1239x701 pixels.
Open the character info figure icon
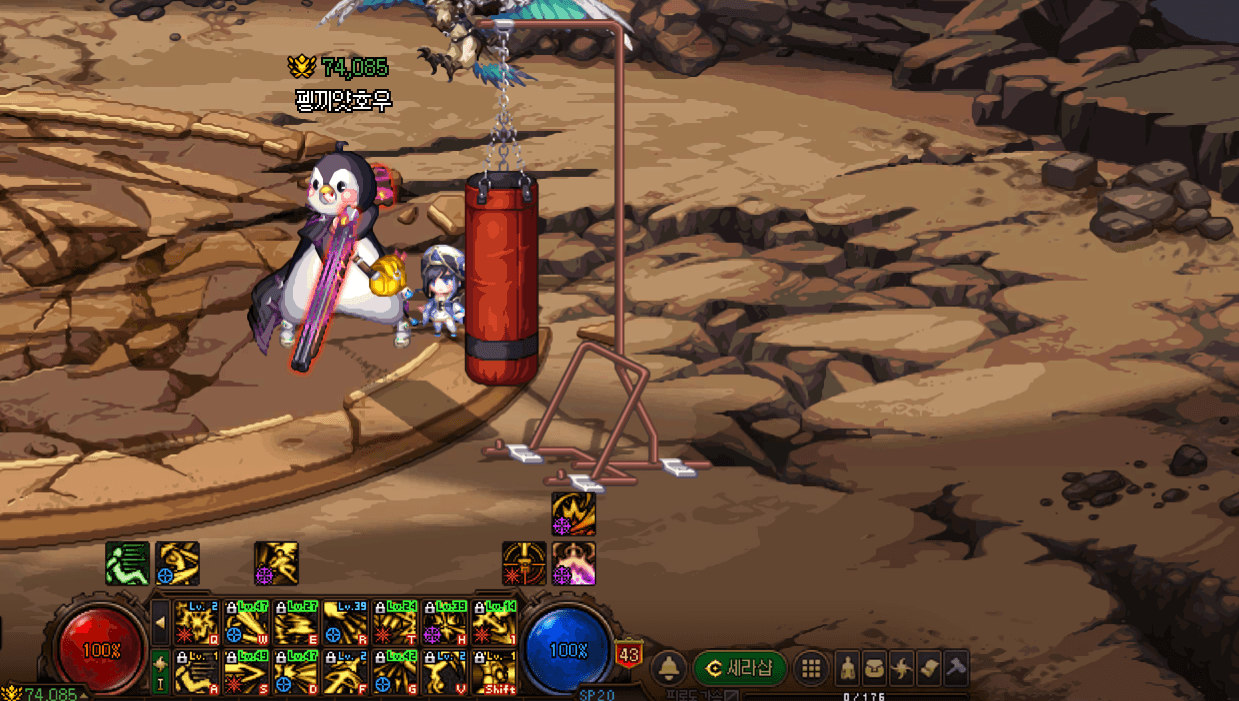(848, 667)
